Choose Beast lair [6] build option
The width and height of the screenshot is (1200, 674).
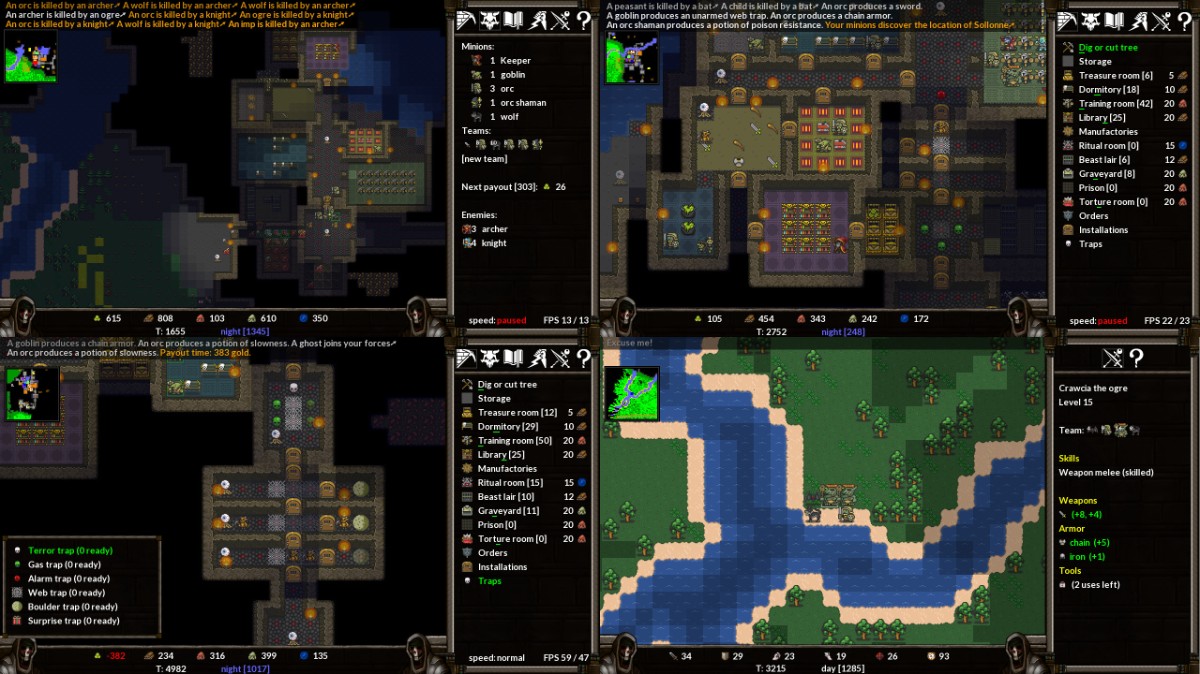pyautogui.click(x=1104, y=160)
